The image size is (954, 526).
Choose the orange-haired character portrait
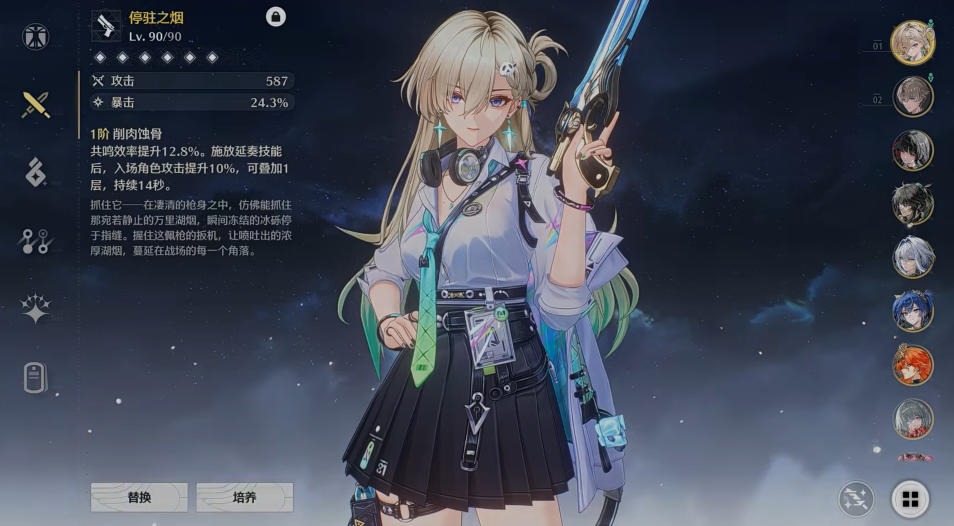(912, 365)
